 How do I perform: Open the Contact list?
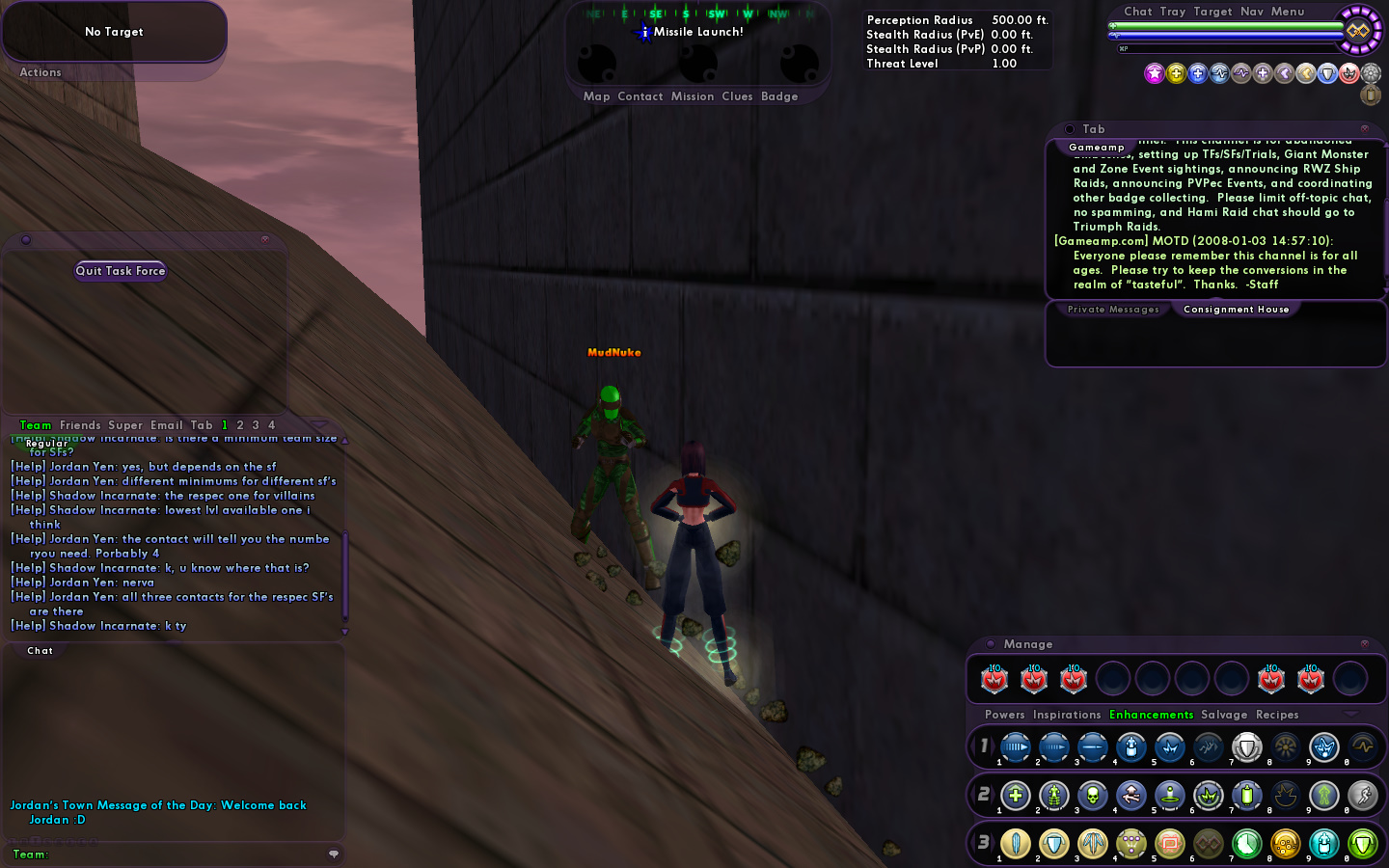pyautogui.click(x=640, y=96)
